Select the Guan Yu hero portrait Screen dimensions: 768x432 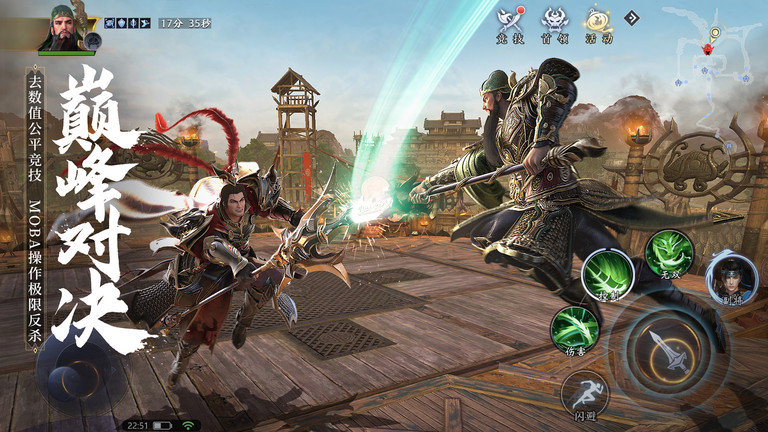(x=65, y=27)
